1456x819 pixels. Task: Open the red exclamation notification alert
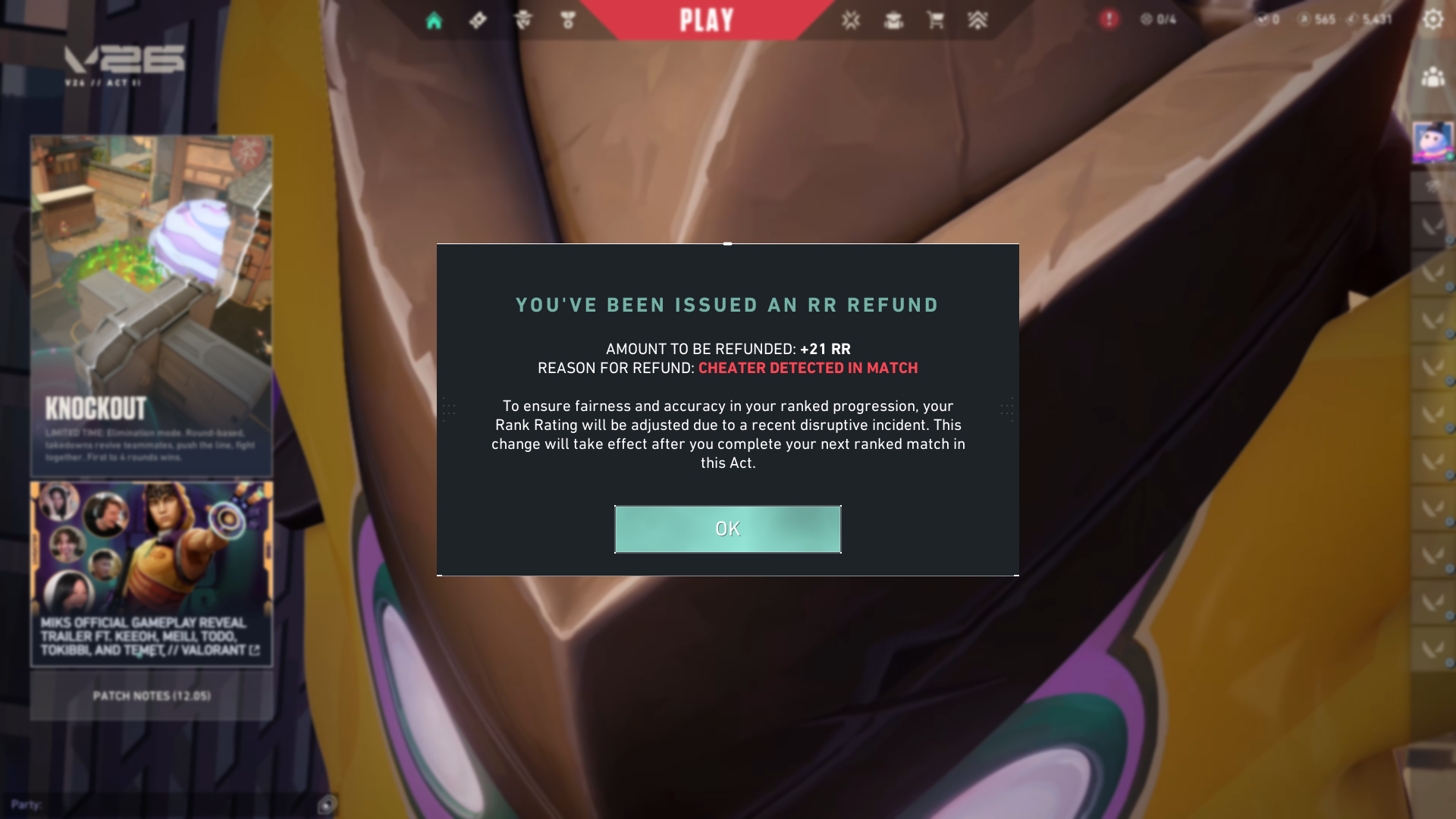pyautogui.click(x=1109, y=20)
